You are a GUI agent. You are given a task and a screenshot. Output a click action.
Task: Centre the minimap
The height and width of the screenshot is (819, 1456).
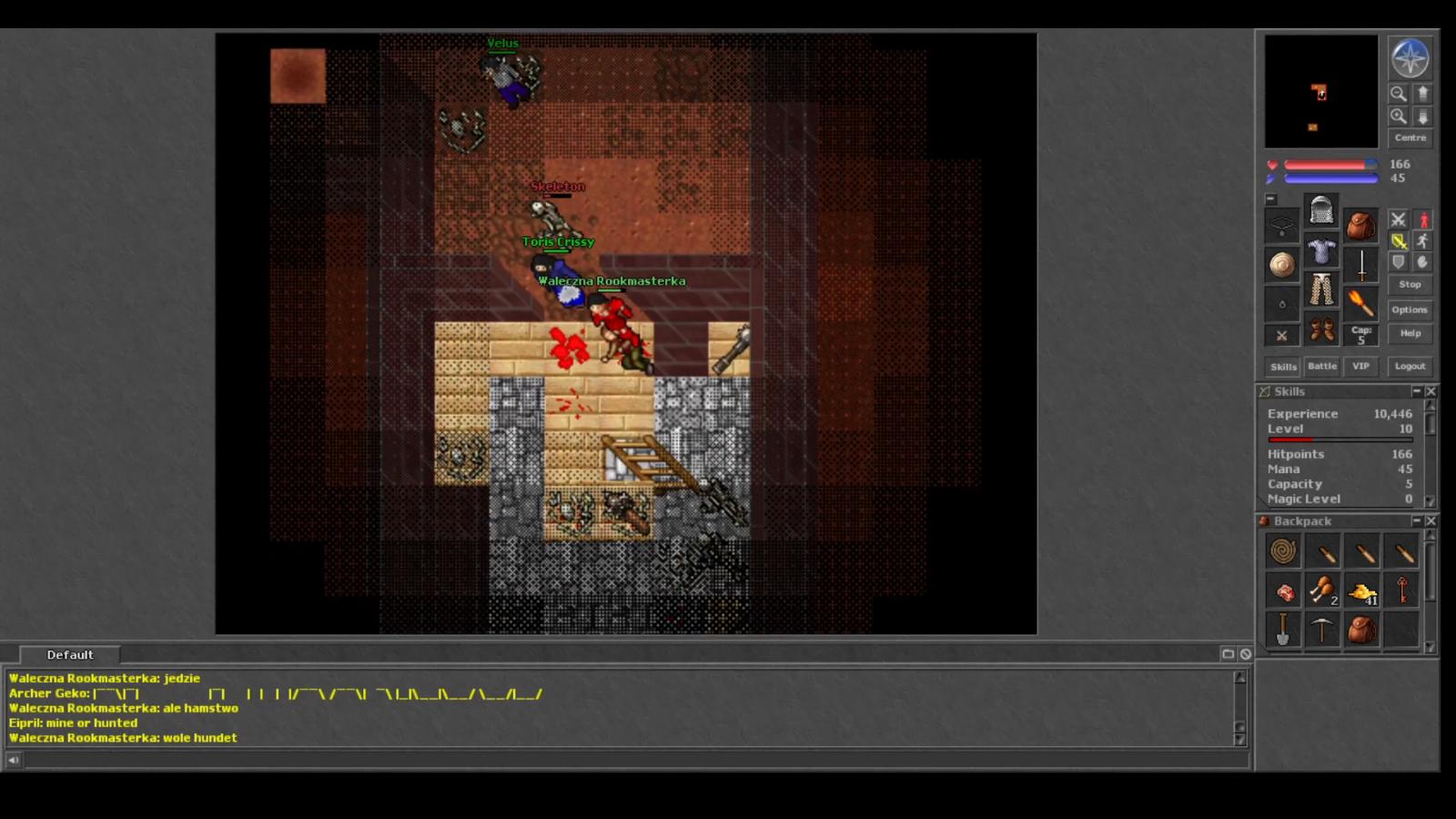click(1410, 138)
